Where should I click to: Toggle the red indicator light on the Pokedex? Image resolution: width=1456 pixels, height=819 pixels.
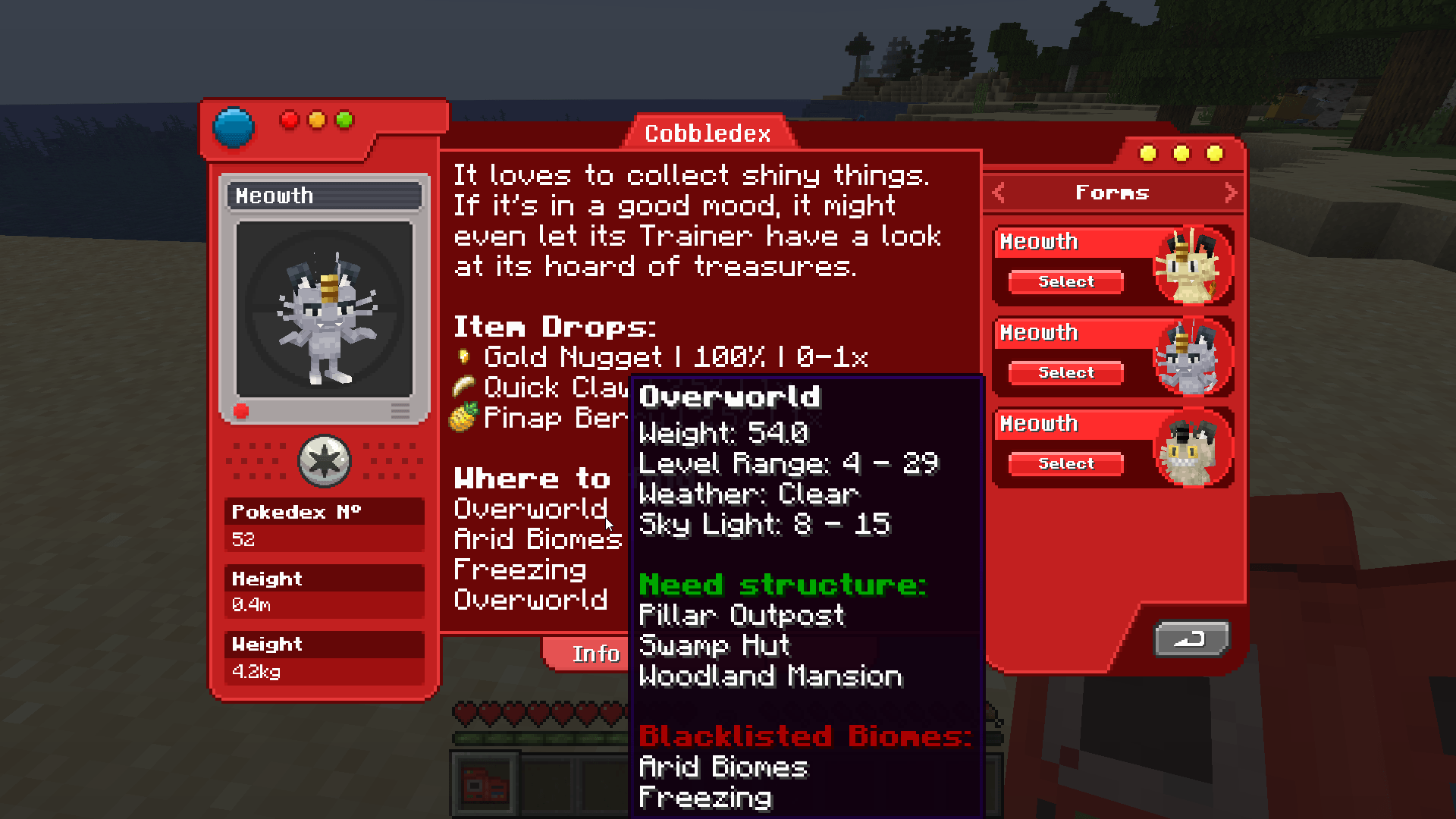click(x=288, y=119)
